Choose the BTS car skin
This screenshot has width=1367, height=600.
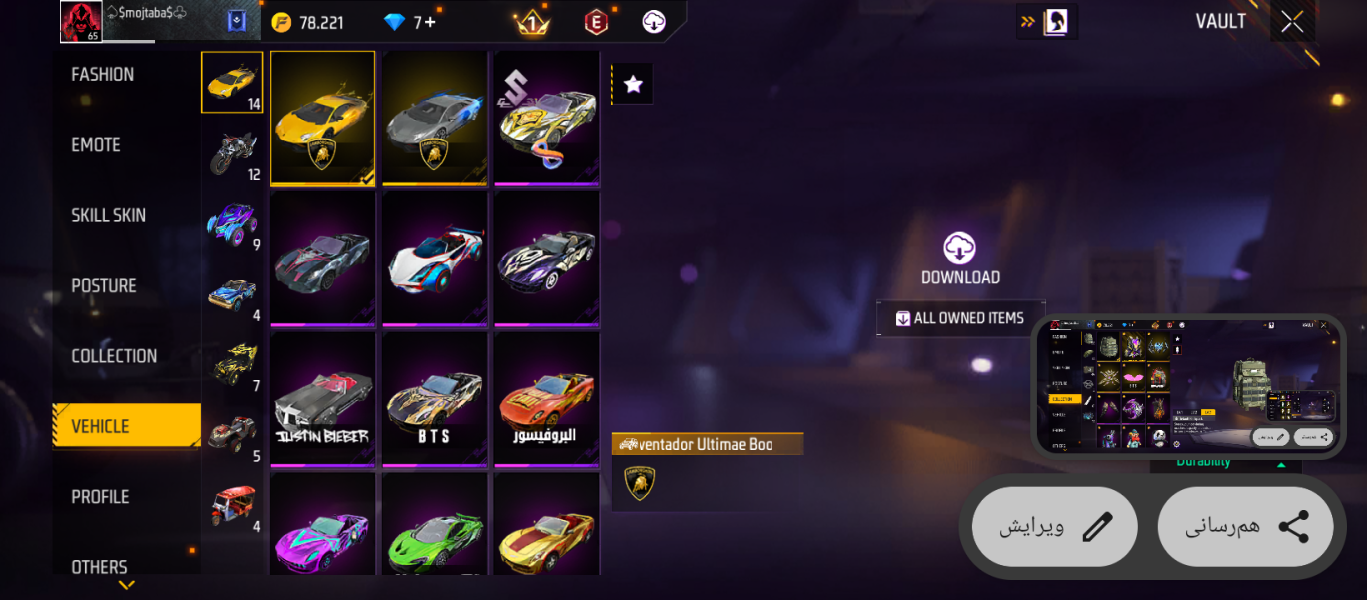pos(434,400)
